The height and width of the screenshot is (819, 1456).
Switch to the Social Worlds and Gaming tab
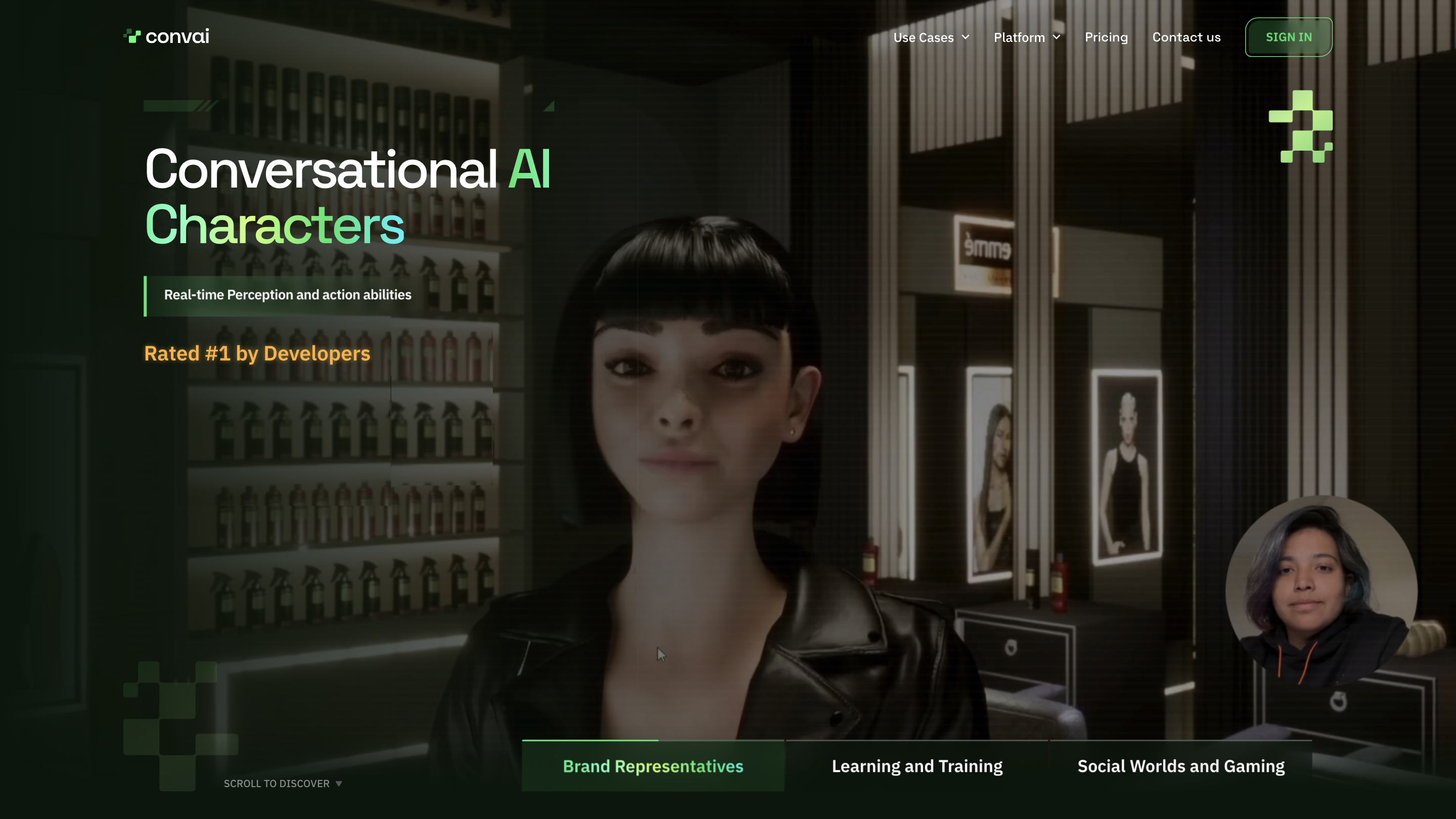coord(1181,766)
